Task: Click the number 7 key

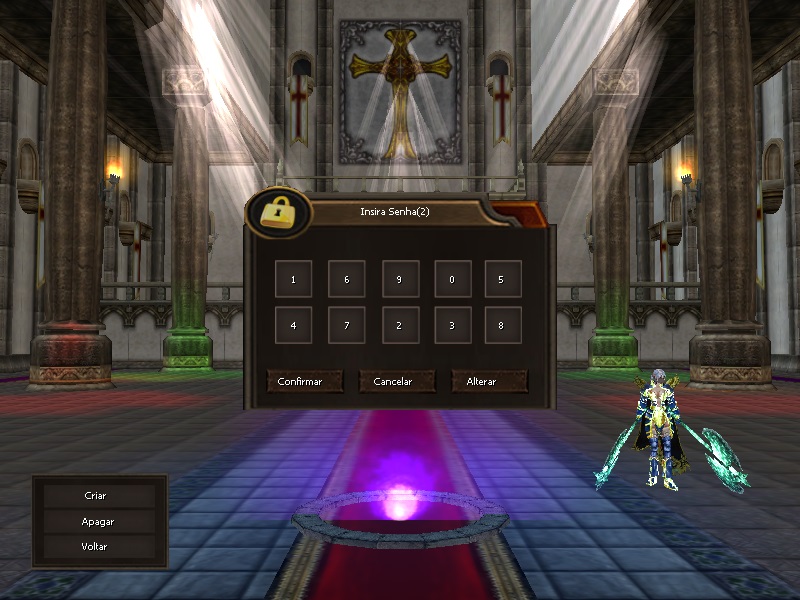Action: pos(346,325)
